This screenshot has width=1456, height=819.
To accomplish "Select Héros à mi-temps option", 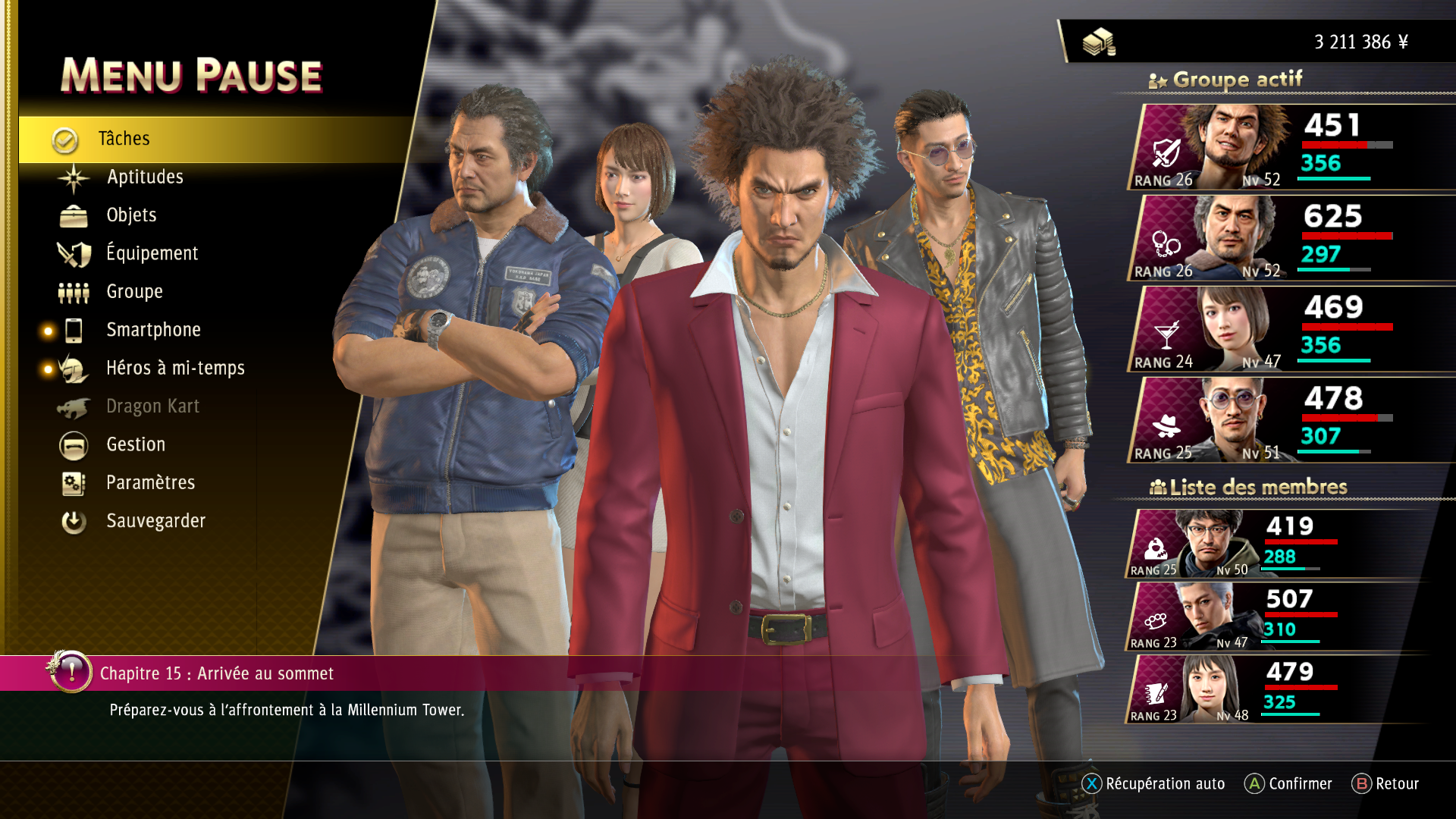I will coord(175,369).
